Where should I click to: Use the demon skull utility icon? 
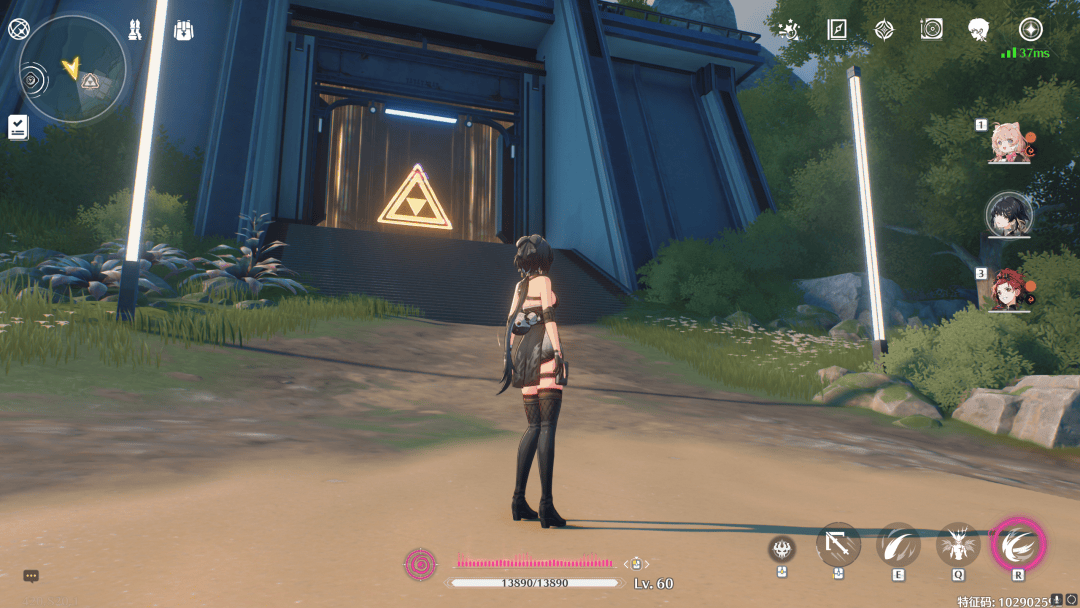[x=782, y=548]
